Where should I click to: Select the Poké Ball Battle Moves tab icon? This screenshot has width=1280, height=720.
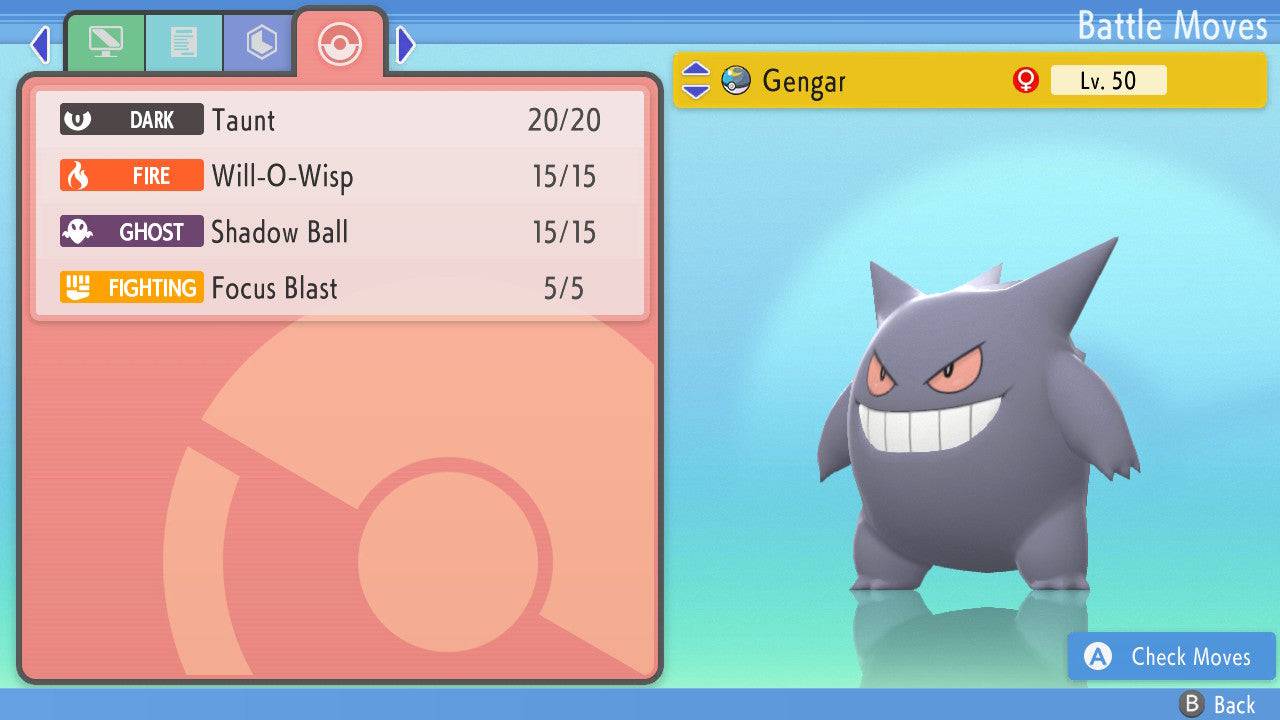tap(340, 43)
